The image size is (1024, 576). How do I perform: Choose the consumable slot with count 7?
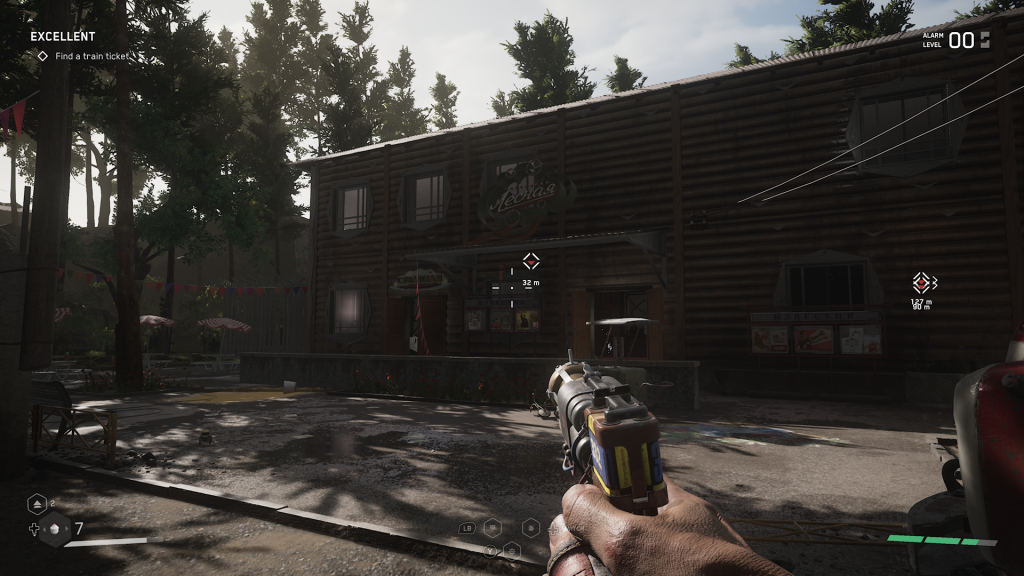(x=56, y=528)
